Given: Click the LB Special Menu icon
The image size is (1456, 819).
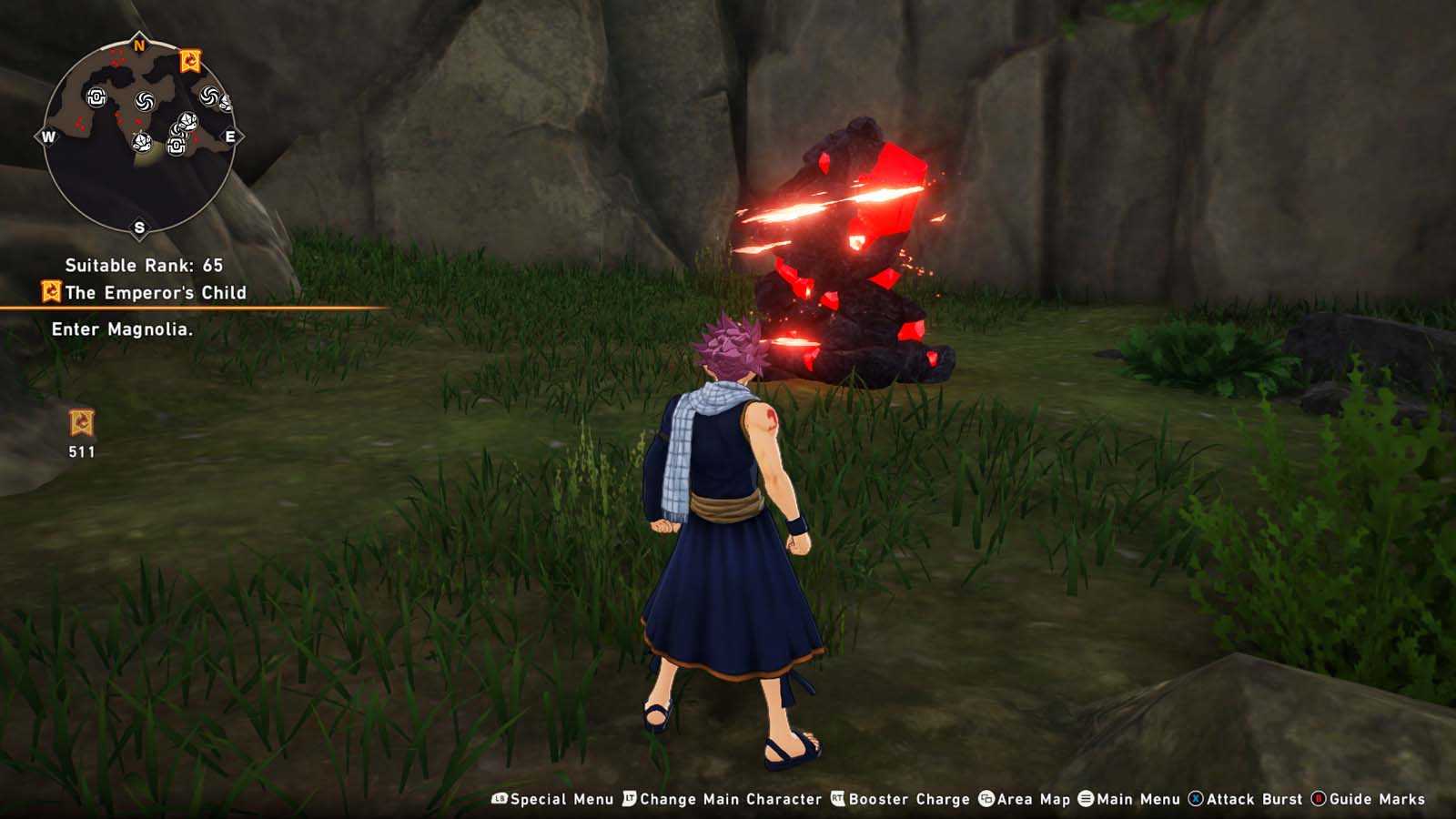Looking at the screenshot, I should click(x=499, y=797).
